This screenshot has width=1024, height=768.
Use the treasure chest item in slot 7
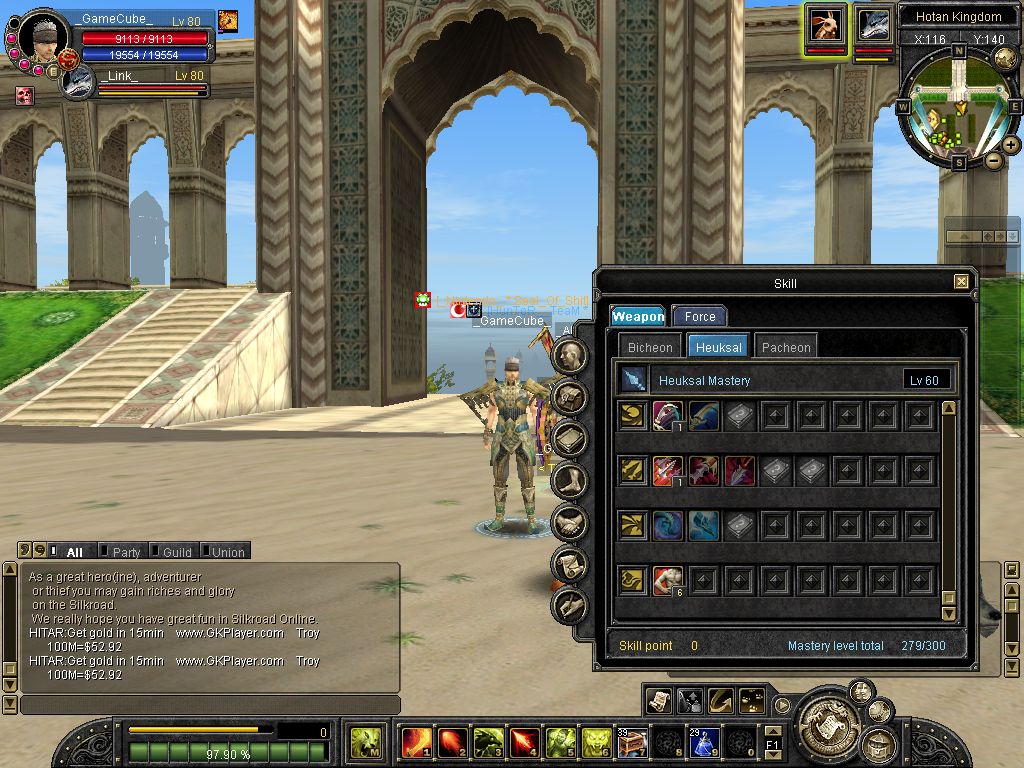click(x=632, y=742)
